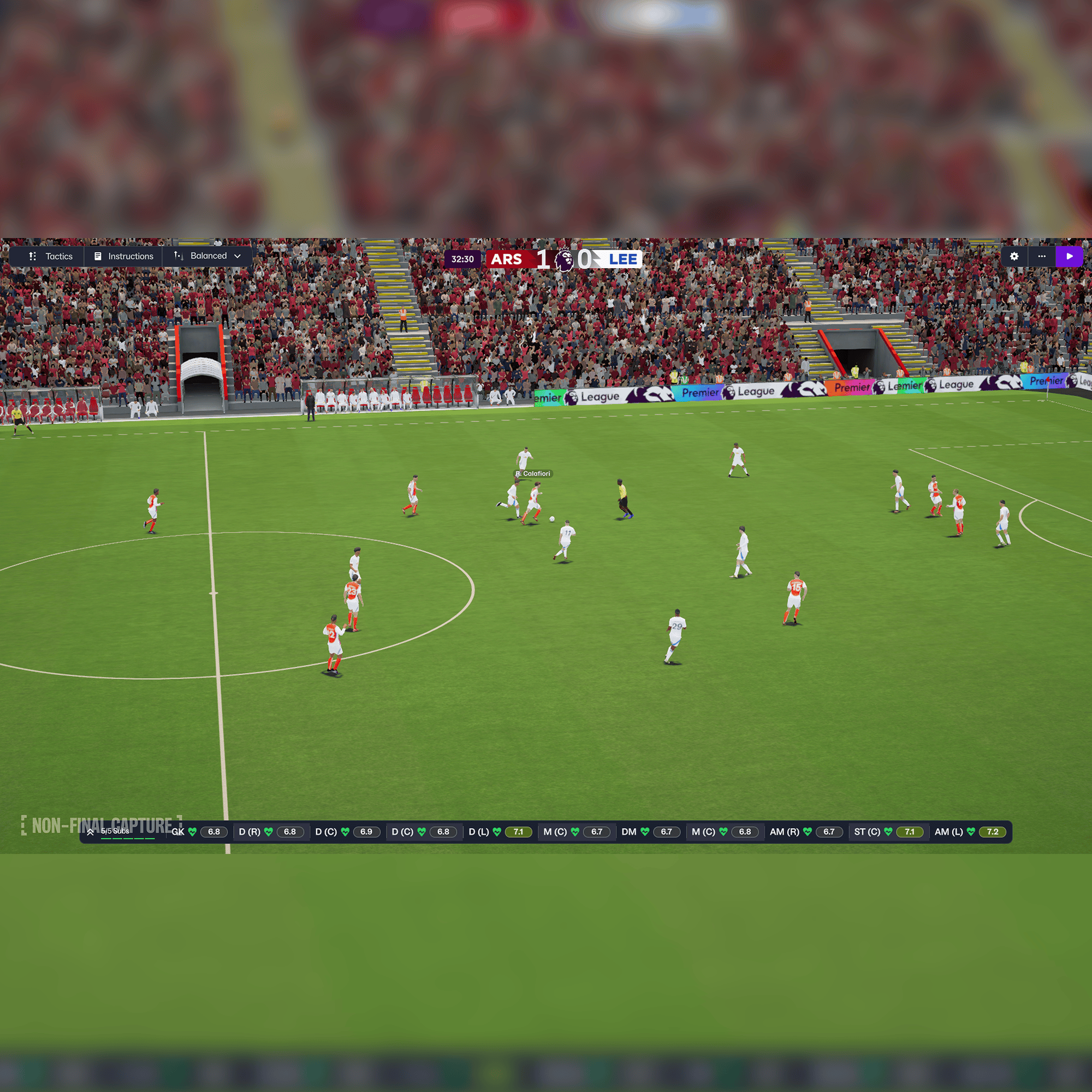Open the Instructions panel
This screenshot has width=1092, height=1092.
tap(131, 256)
